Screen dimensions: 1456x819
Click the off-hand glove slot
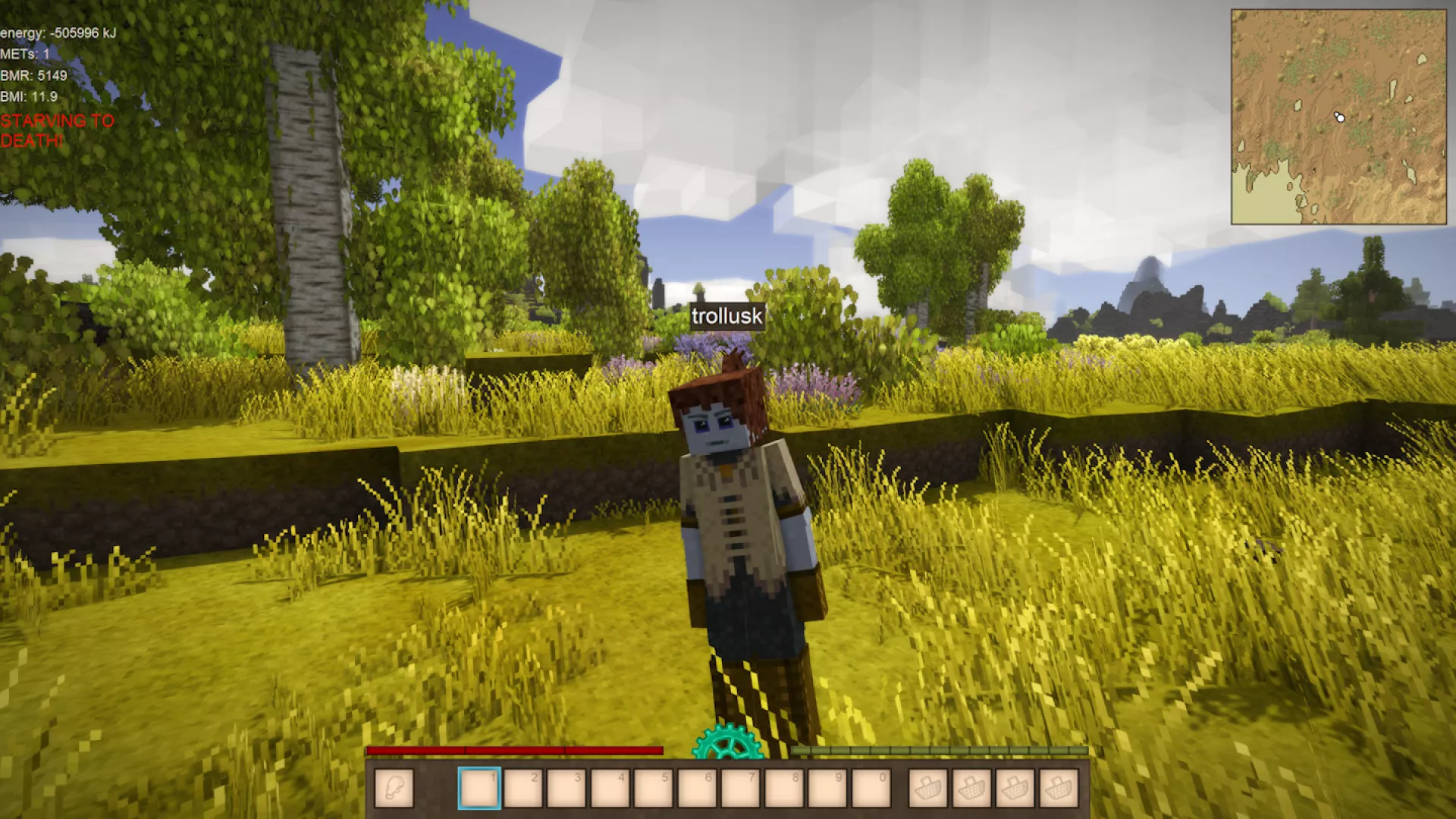point(394,788)
